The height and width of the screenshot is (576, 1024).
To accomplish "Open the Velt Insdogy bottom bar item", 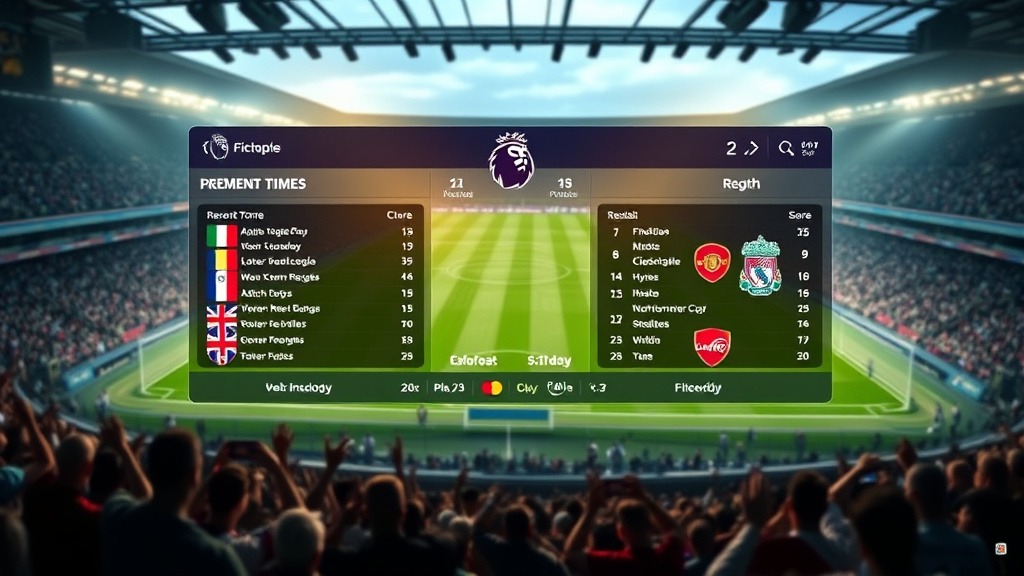I will pos(299,388).
